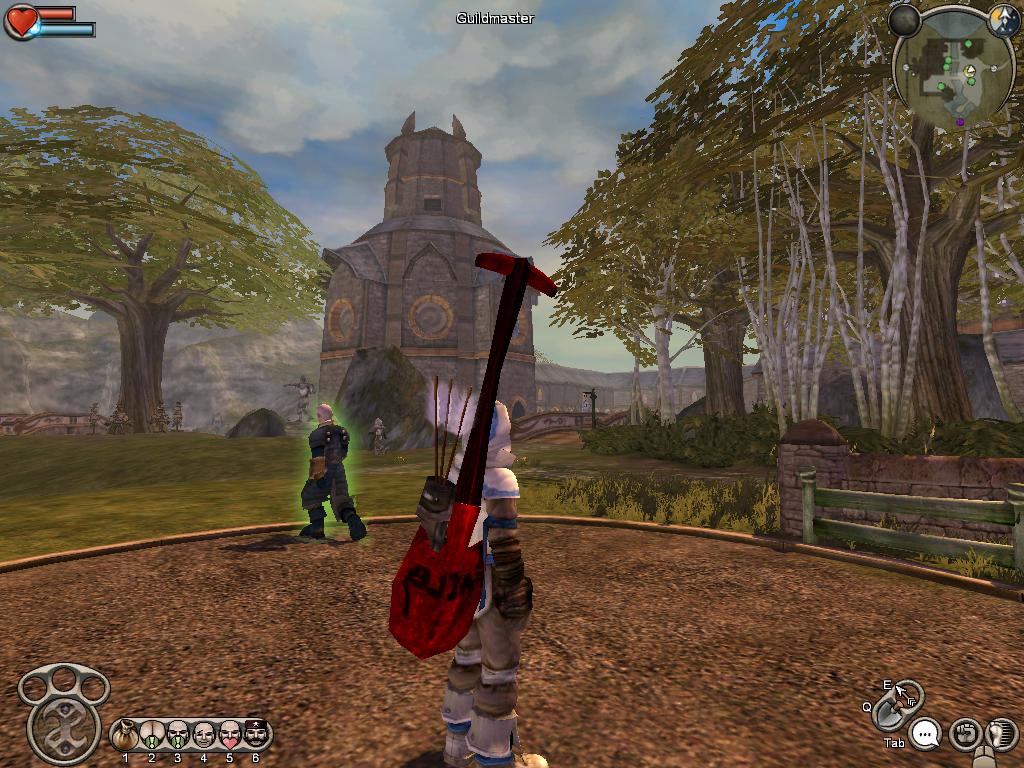Choose the face expression with a heart

tap(230, 735)
